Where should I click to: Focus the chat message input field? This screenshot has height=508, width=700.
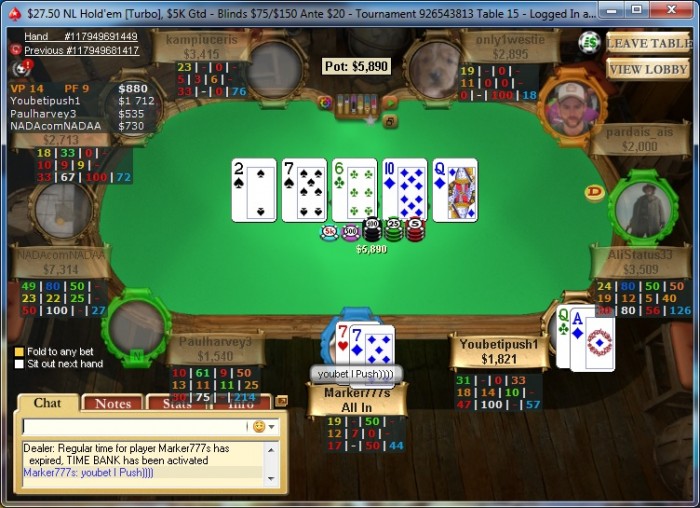pos(135,426)
